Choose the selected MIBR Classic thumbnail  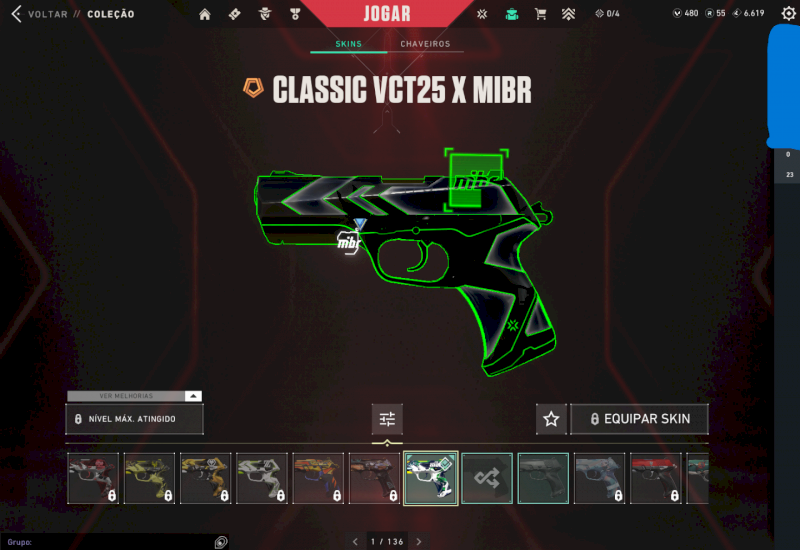(431, 478)
